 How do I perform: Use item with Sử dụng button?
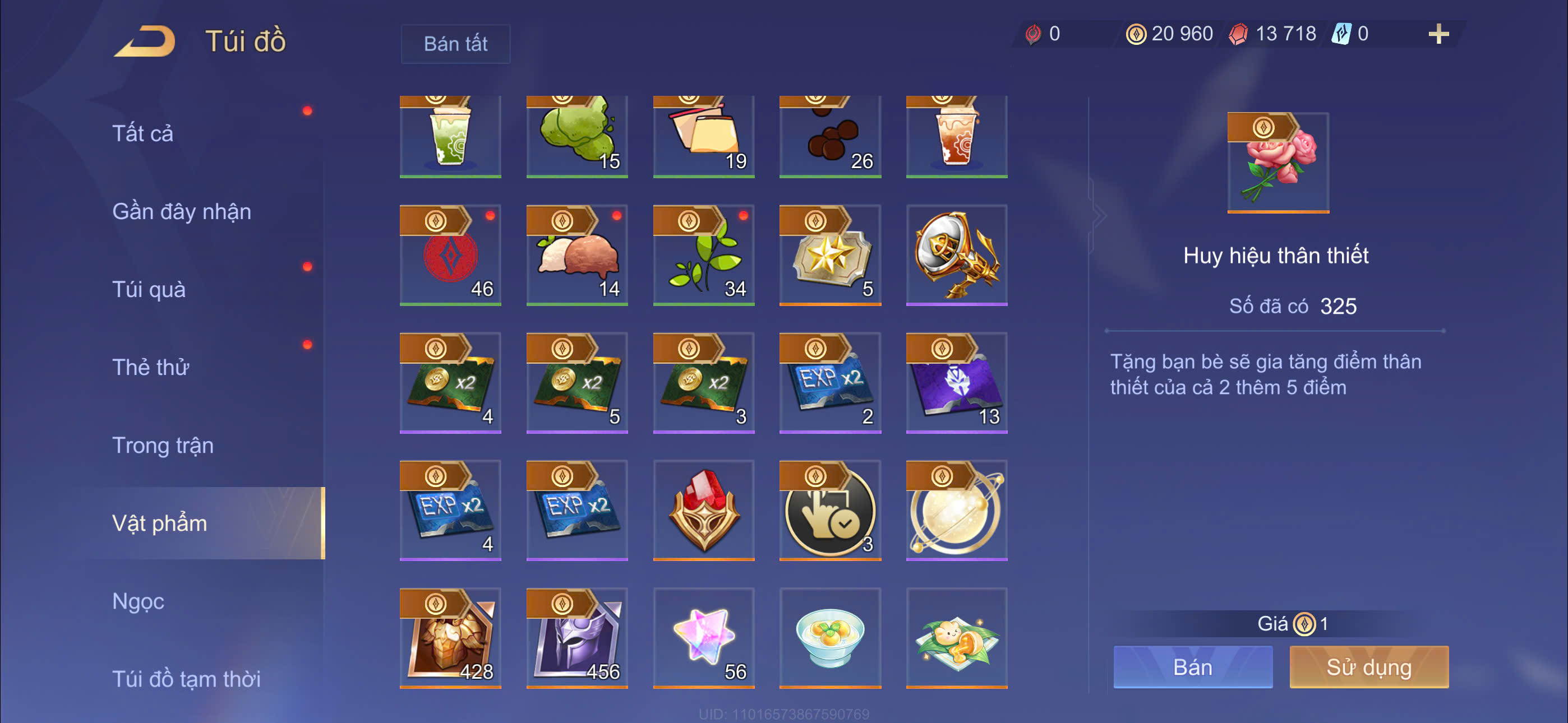tap(1368, 667)
